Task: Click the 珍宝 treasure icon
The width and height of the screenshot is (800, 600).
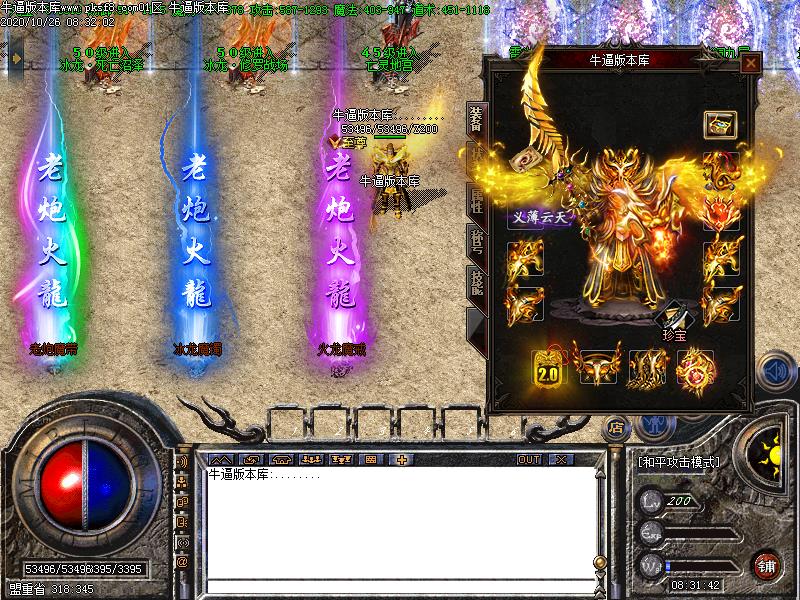Action: tap(672, 321)
